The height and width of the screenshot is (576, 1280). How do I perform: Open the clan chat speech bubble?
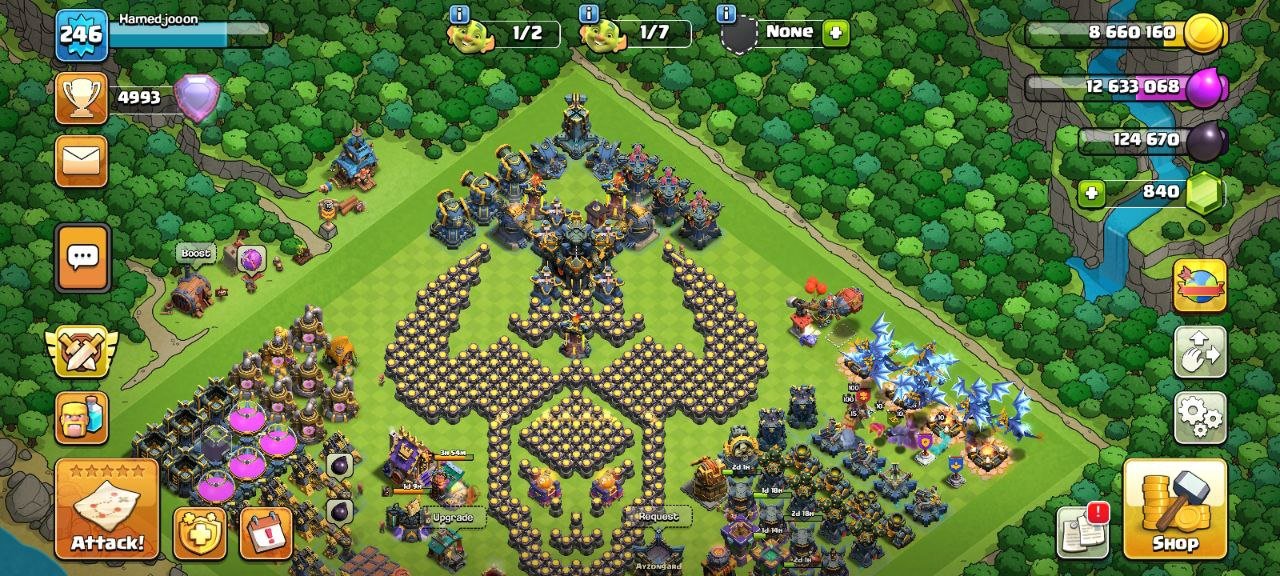(x=82, y=257)
